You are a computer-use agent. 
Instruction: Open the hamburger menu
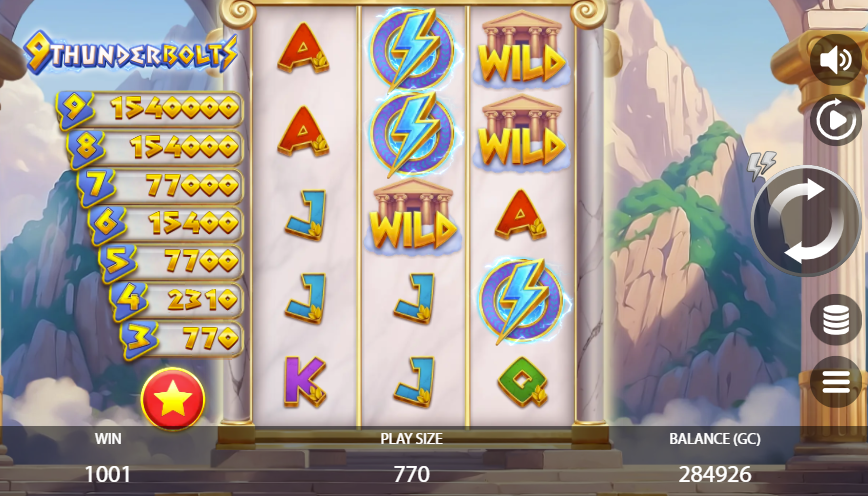click(x=835, y=381)
